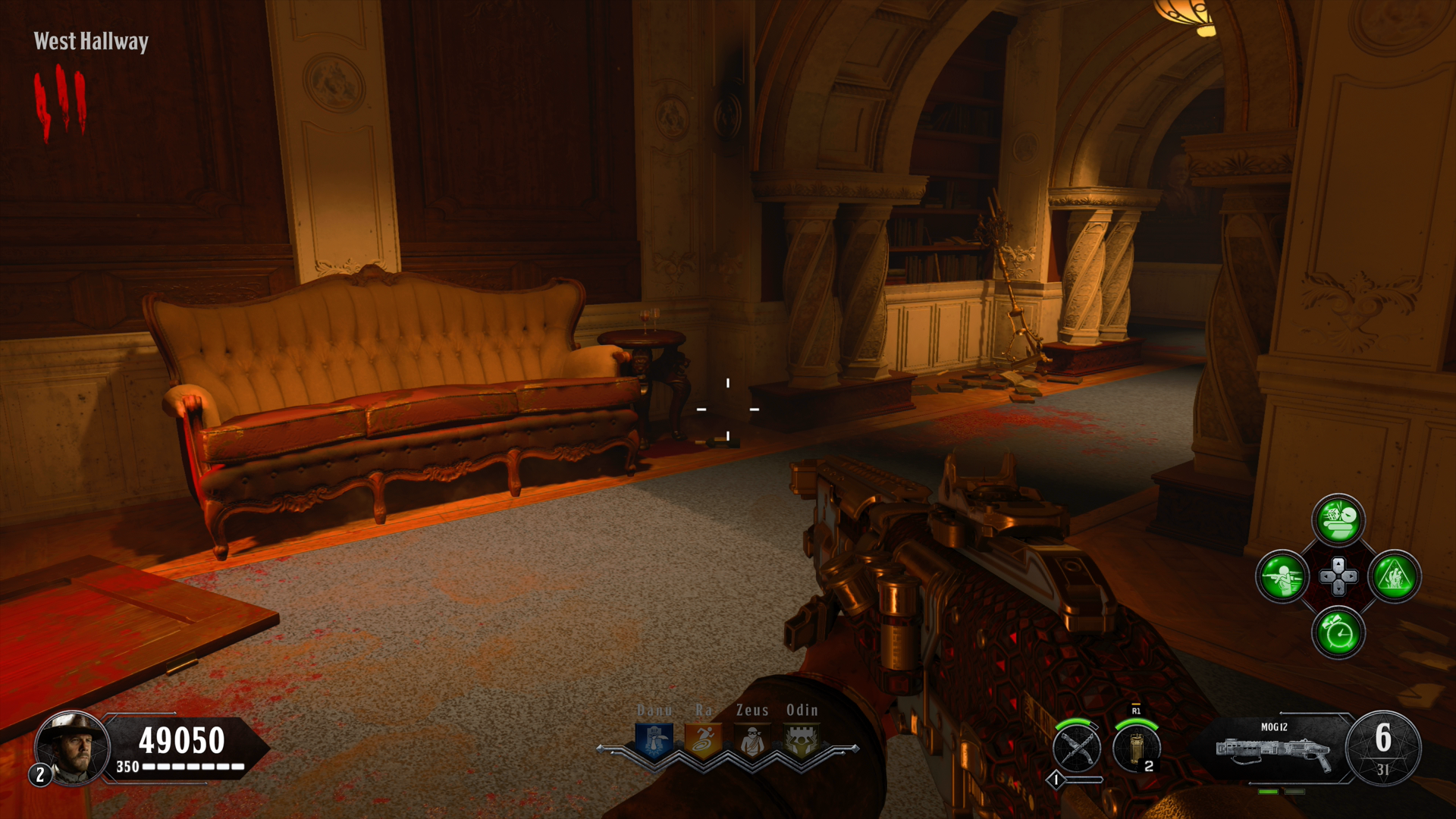Activate the crossed blades special weapon
Viewport: 1456px width, 819px height.
coord(1077,748)
